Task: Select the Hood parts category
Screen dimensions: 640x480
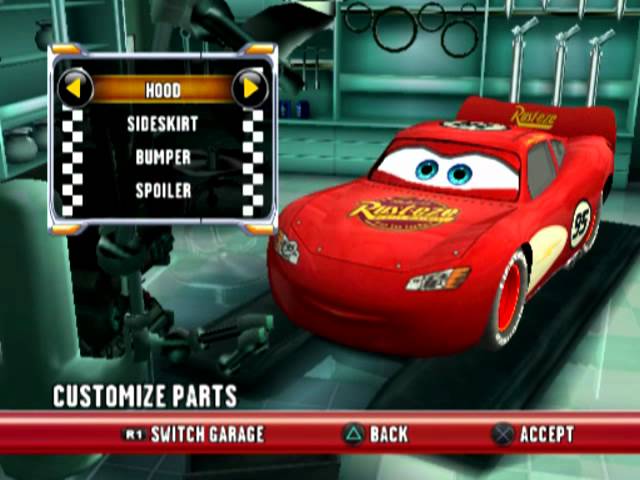Action: pyautogui.click(x=162, y=90)
